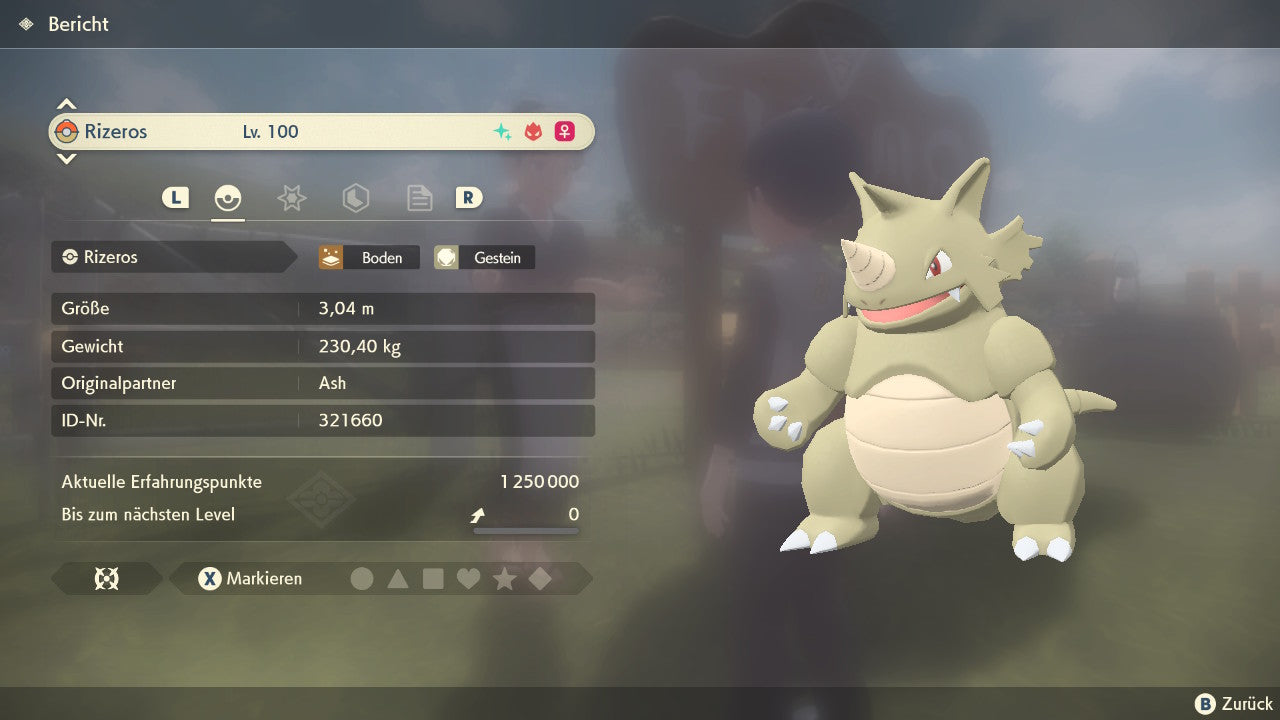Open the starburst stats tab

coord(291,198)
